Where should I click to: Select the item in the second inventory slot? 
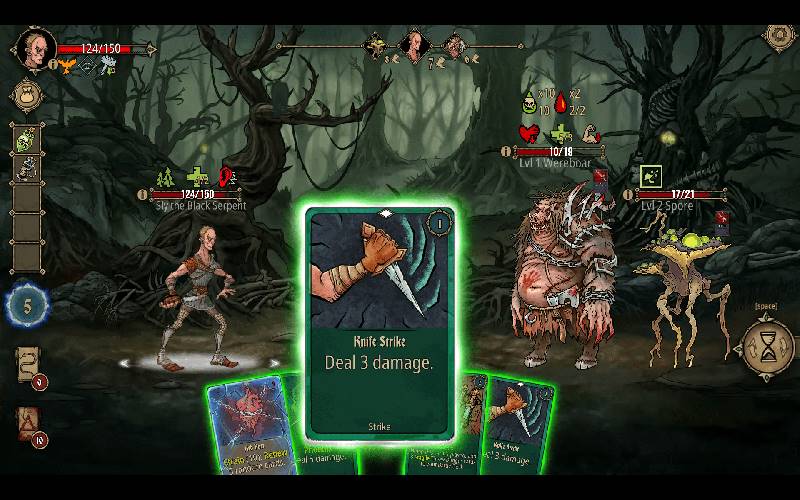click(27, 169)
